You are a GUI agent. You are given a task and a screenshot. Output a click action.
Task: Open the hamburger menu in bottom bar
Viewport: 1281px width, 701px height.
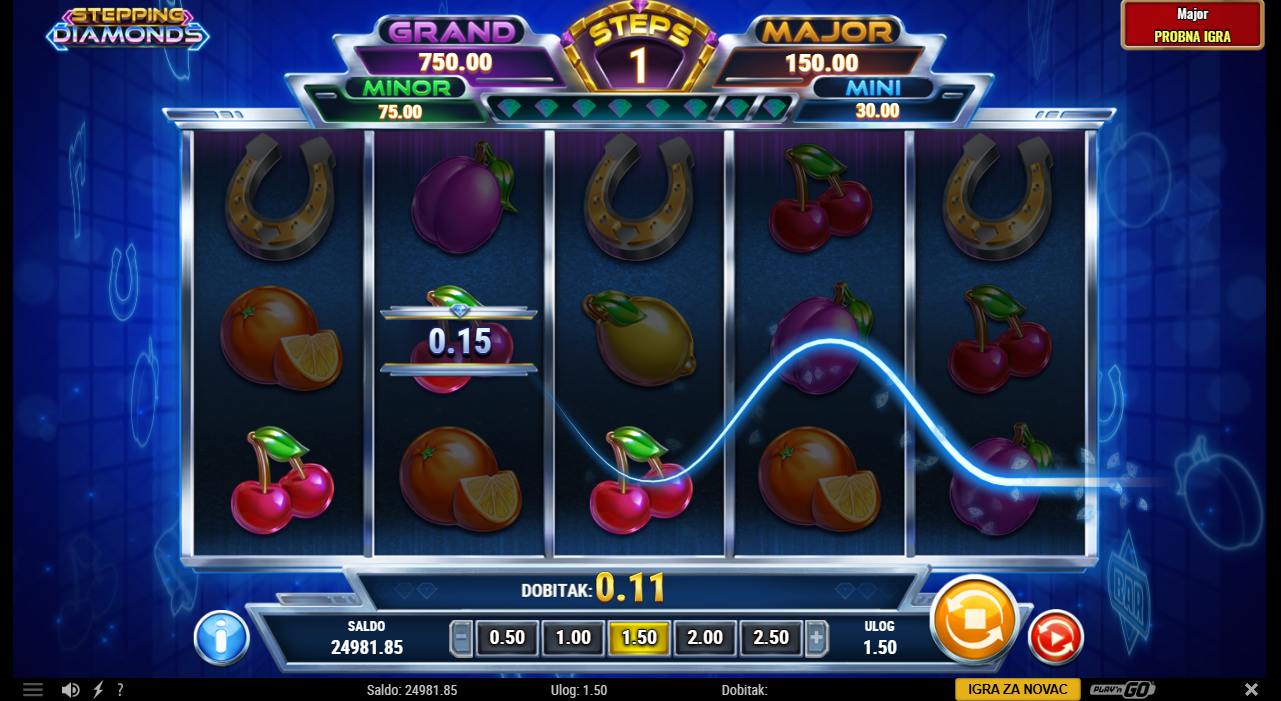click(33, 690)
